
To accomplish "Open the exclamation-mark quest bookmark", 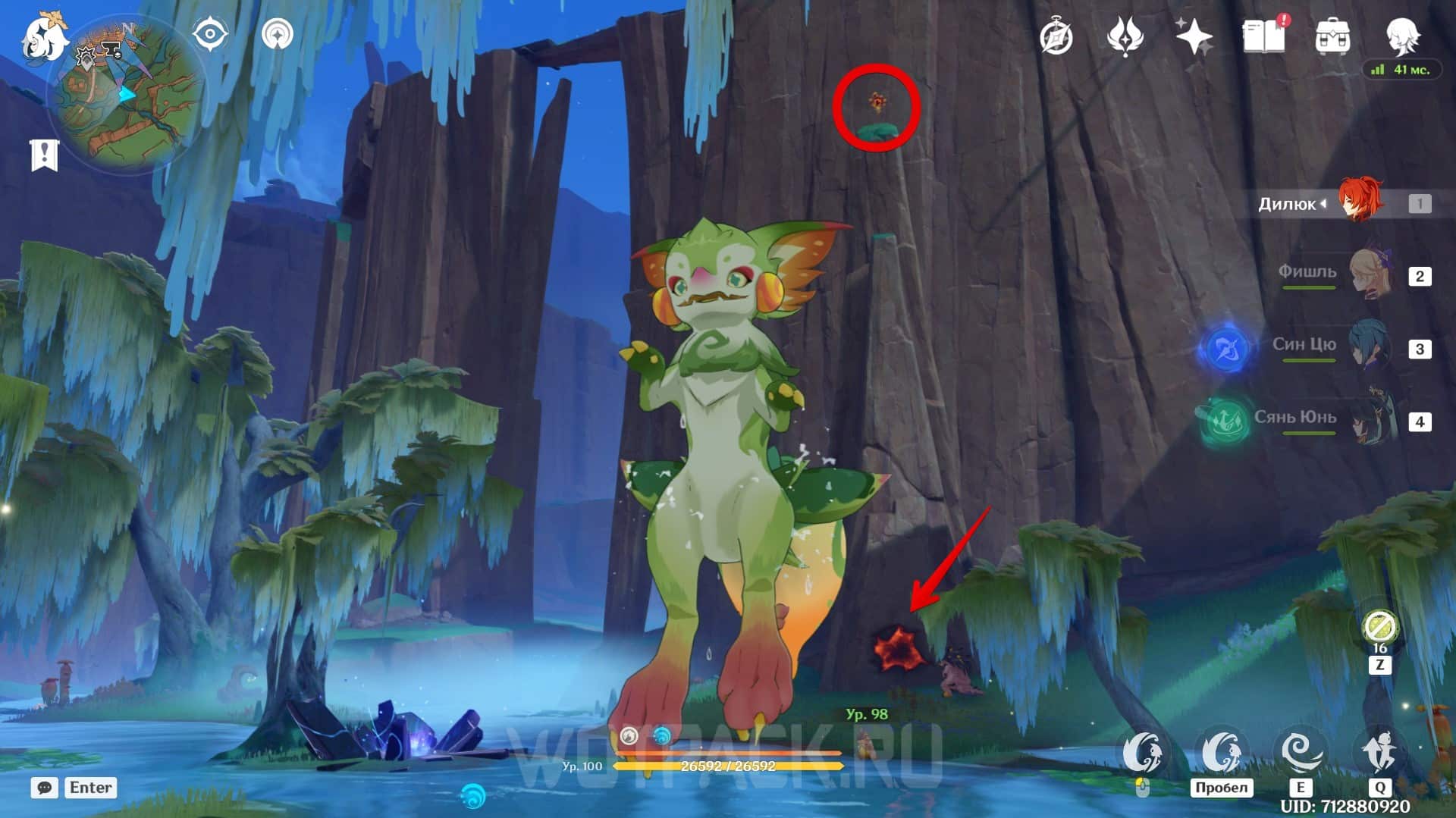I will pyautogui.click(x=44, y=155).
